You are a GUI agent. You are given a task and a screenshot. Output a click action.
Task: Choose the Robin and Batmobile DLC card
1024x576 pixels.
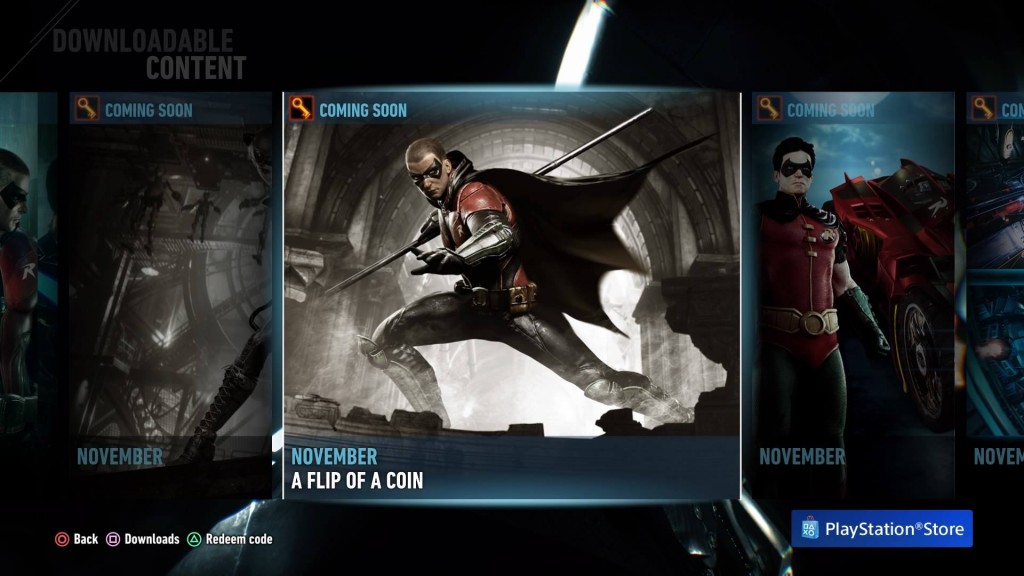pos(853,296)
